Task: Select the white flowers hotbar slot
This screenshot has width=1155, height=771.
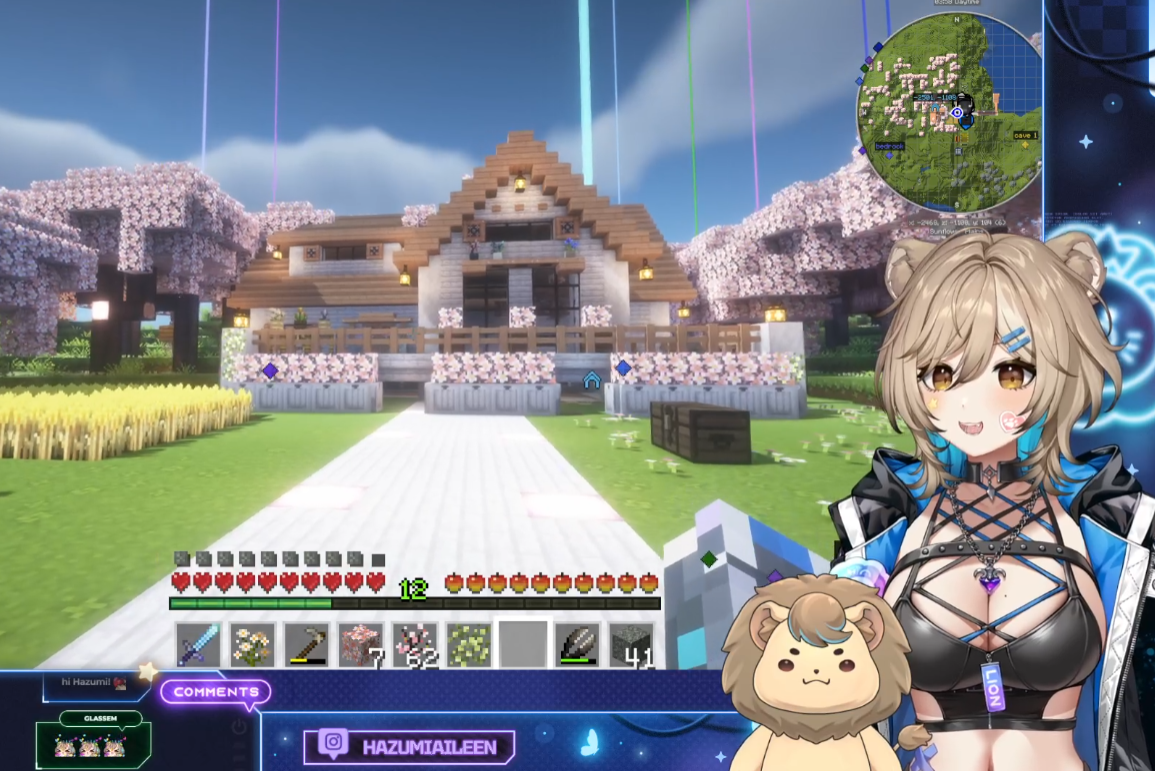Action: (252, 645)
